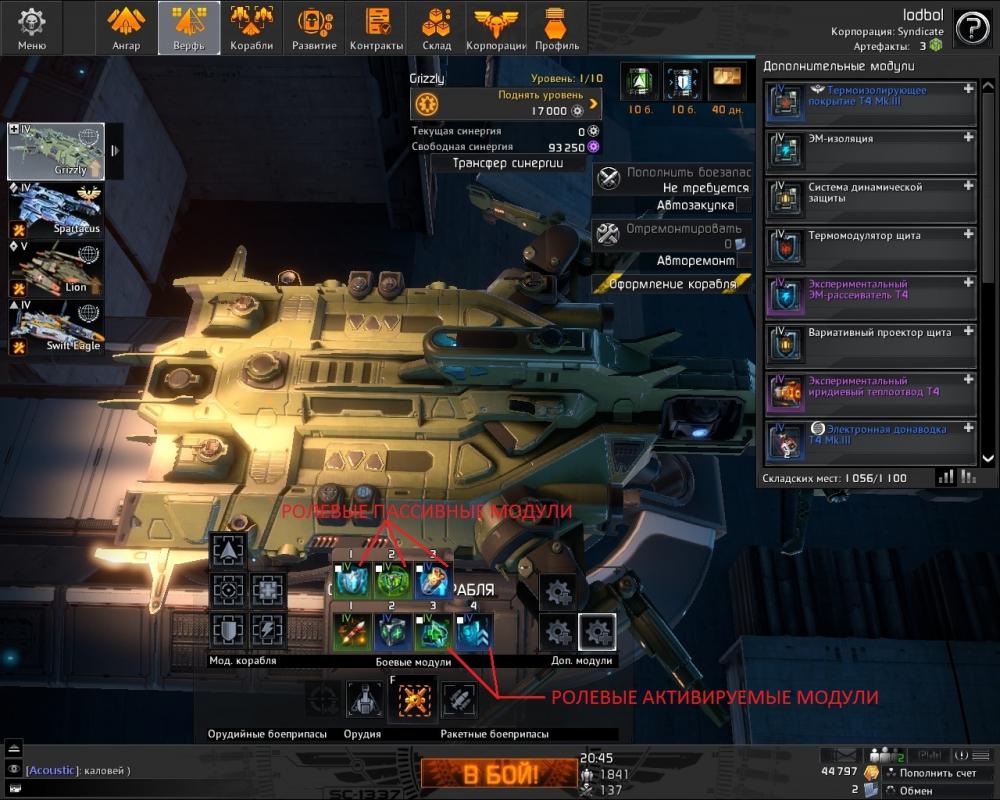
Task: Click Пополнить счет to add funds
Action: pyautogui.click(x=931, y=773)
